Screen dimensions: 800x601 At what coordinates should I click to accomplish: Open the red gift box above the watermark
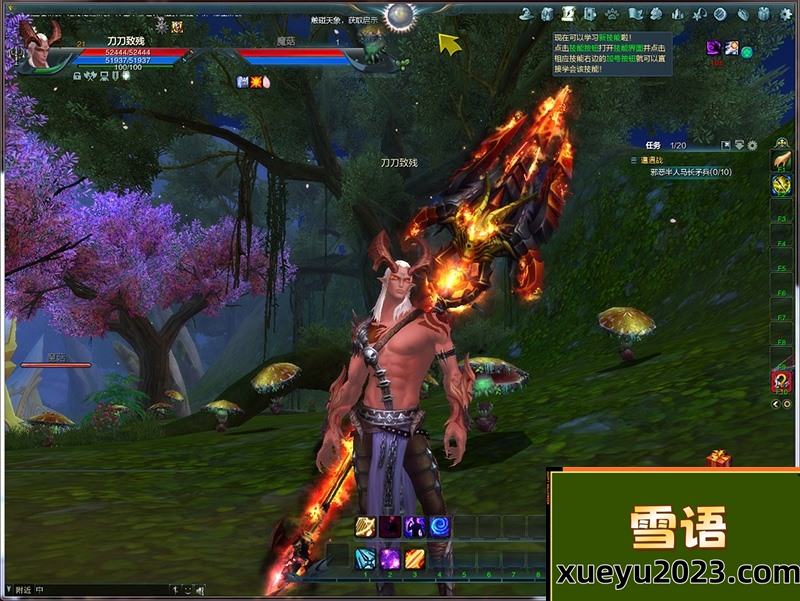[x=718, y=459]
